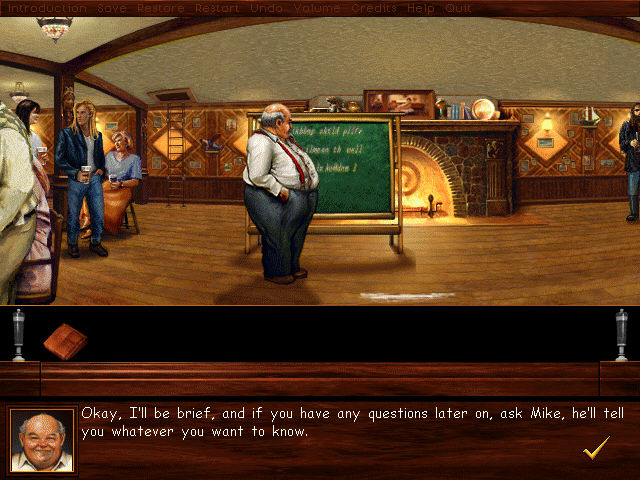The image size is (640, 480).
Task: Click the Undo menu option
Action: 264,8
